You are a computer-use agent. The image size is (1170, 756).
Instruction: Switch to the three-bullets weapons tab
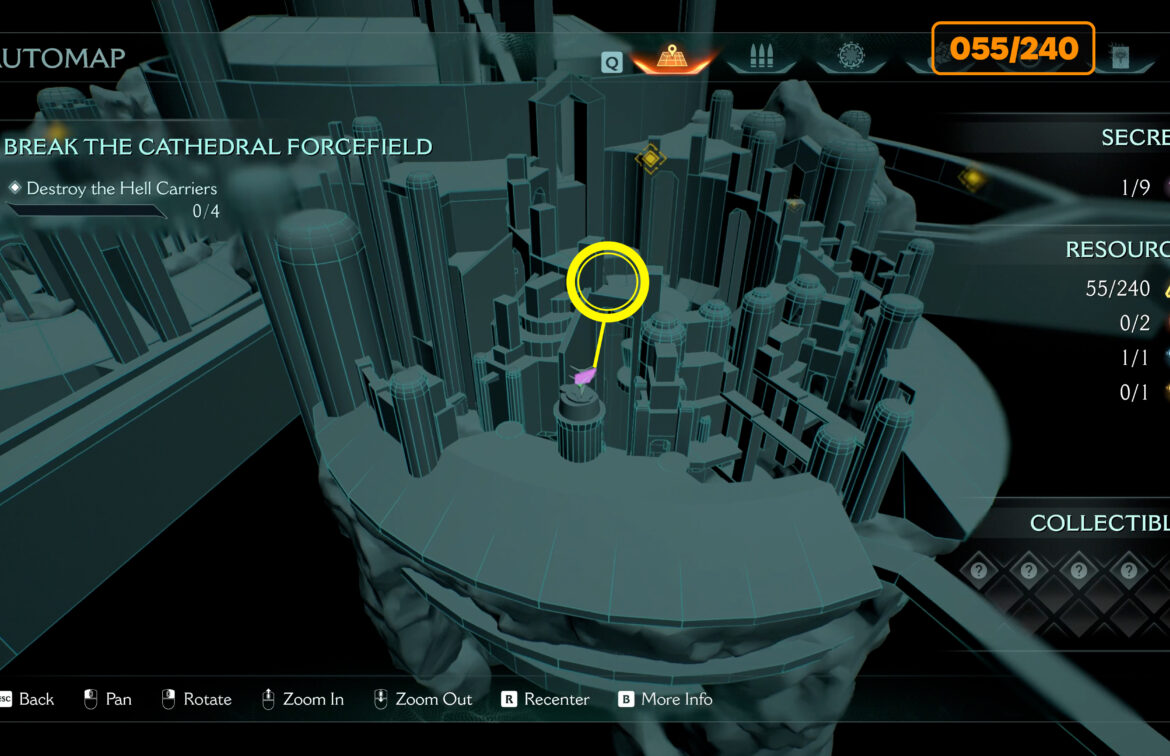coord(761,58)
